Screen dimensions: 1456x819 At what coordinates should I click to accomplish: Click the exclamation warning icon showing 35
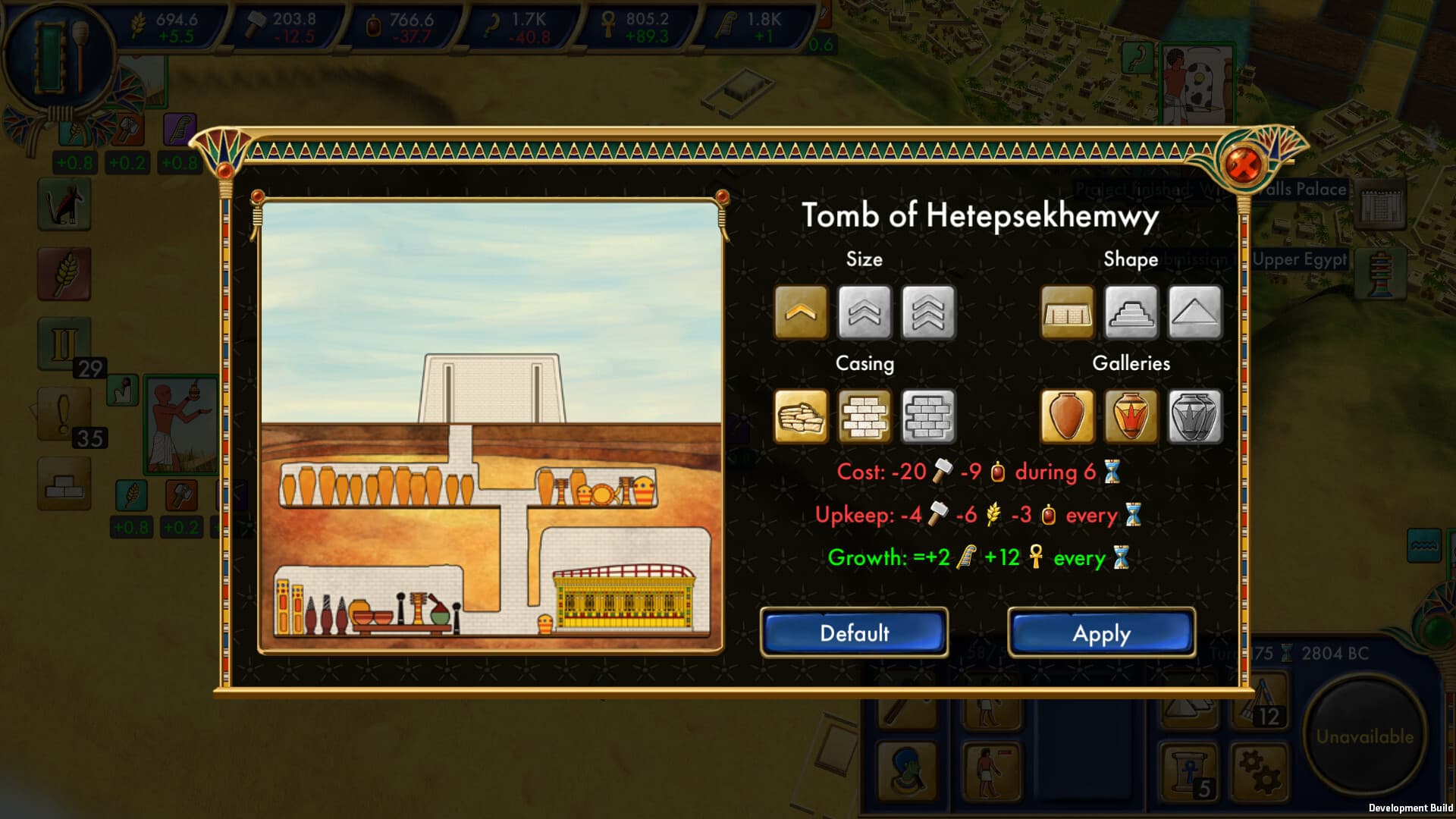(x=62, y=412)
